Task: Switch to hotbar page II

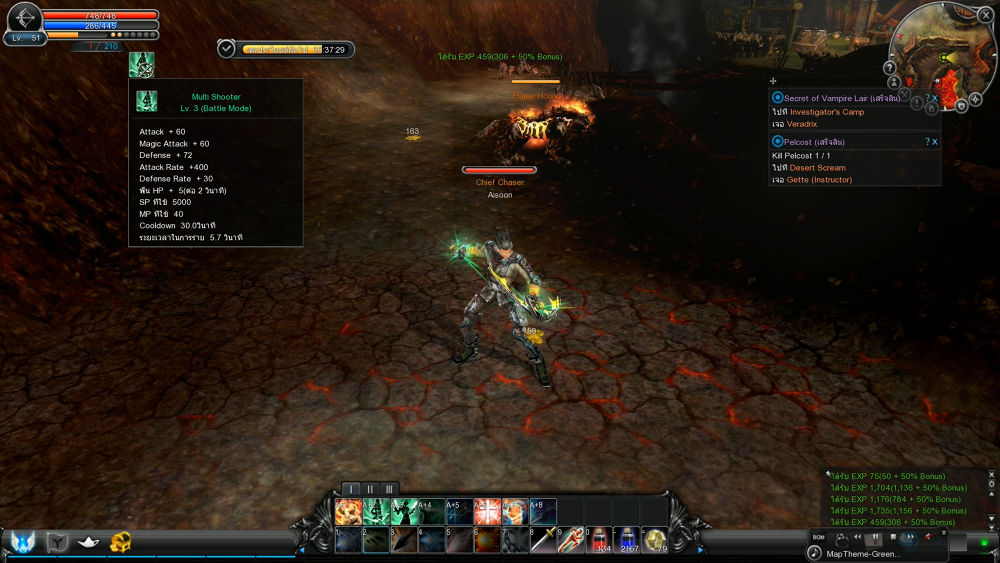Action: click(372, 489)
